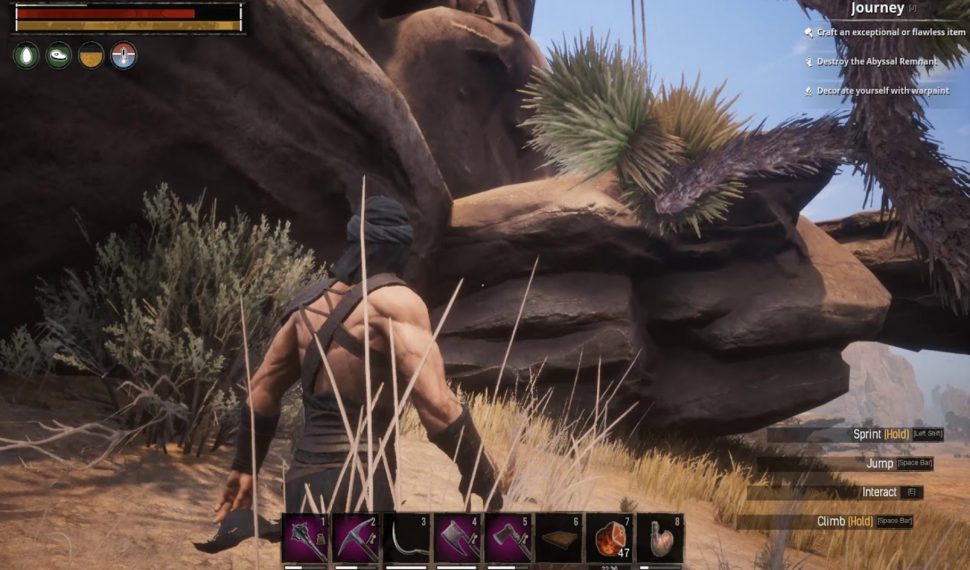Use the raw meat stack of 47

tap(610, 538)
